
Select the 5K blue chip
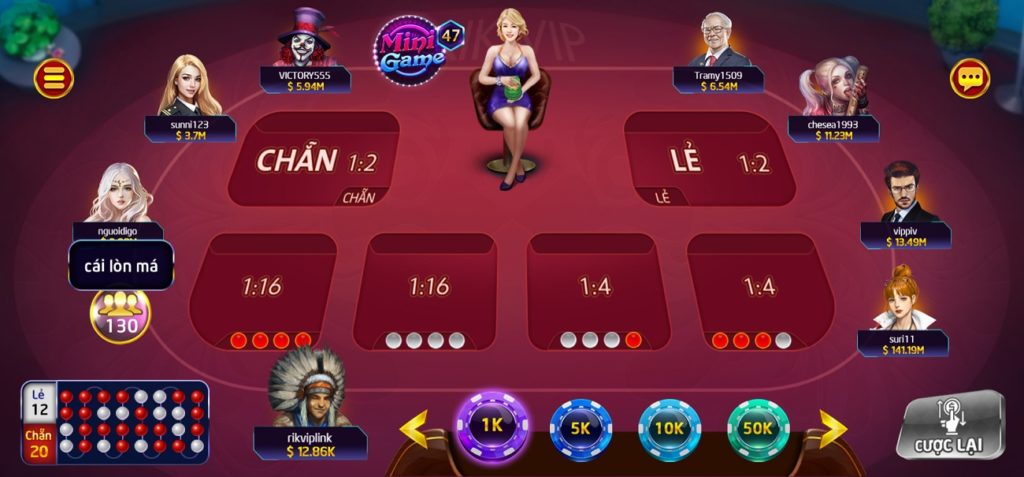pyautogui.click(x=581, y=428)
